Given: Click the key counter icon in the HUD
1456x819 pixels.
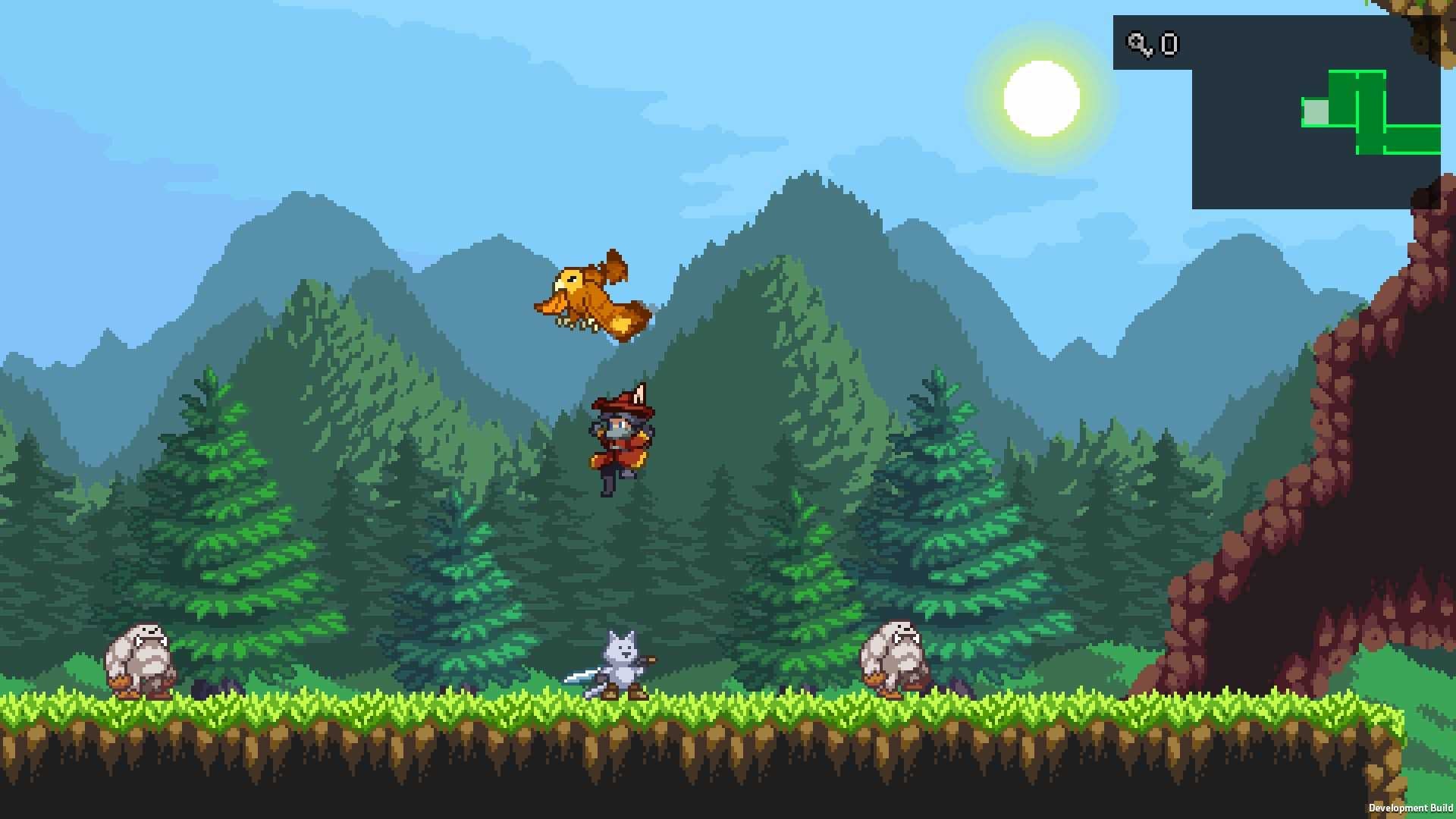Looking at the screenshot, I should 1137,43.
